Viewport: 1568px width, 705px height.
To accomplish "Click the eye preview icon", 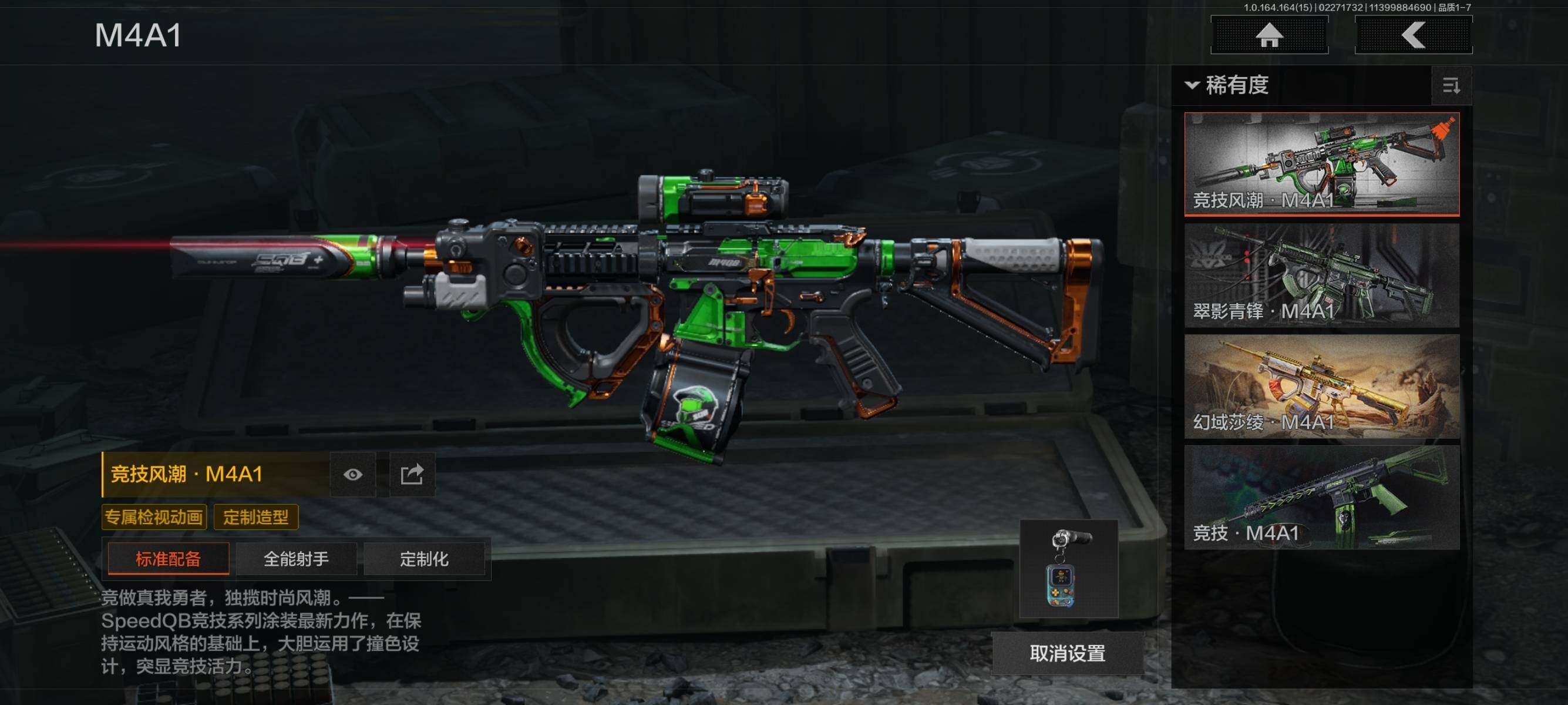I will click(x=353, y=474).
